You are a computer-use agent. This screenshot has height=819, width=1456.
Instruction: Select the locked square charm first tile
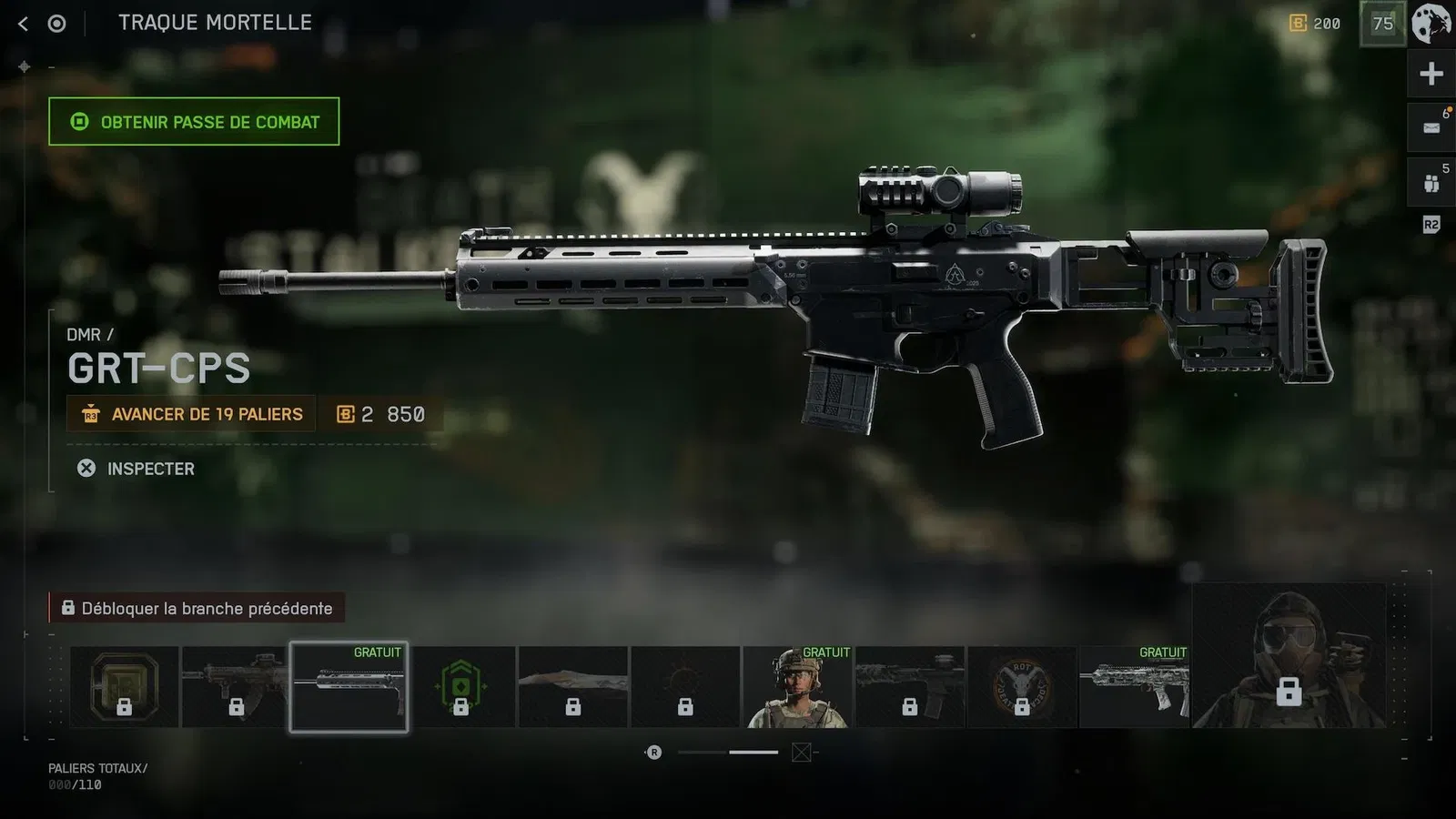pyautogui.click(x=125, y=687)
